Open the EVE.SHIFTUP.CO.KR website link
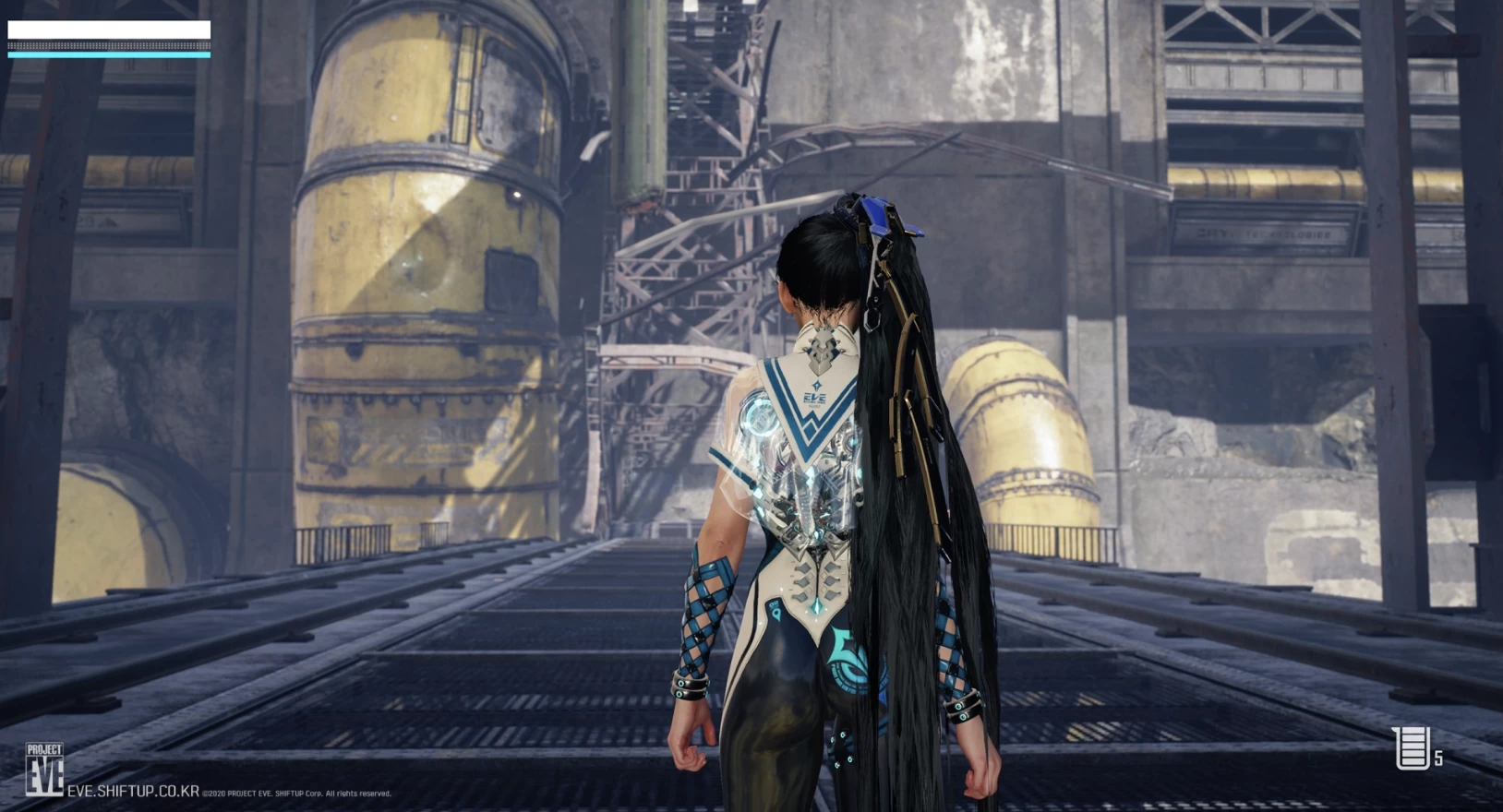Viewport: 1503px width, 812px height. (133, 791)
